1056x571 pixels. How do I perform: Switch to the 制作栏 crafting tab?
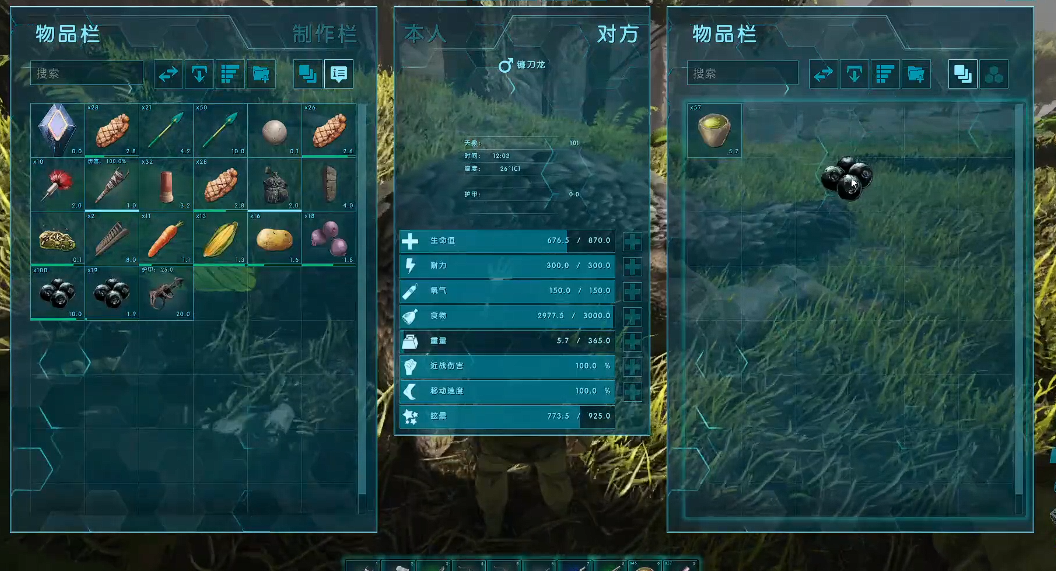[324, 34]
